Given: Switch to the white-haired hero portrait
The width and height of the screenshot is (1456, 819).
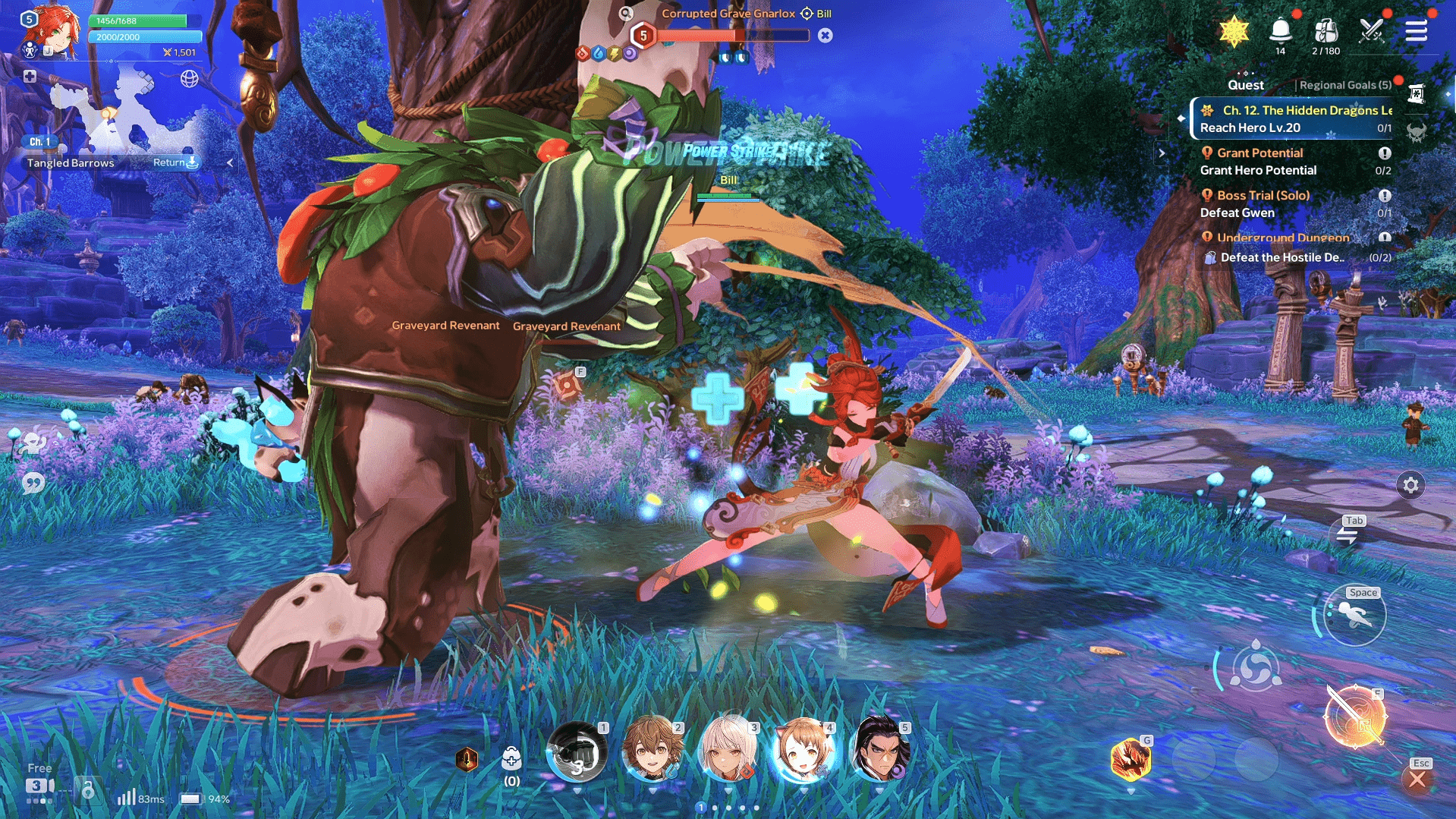Looking at the screenshot, I should [x=728, y=750].
